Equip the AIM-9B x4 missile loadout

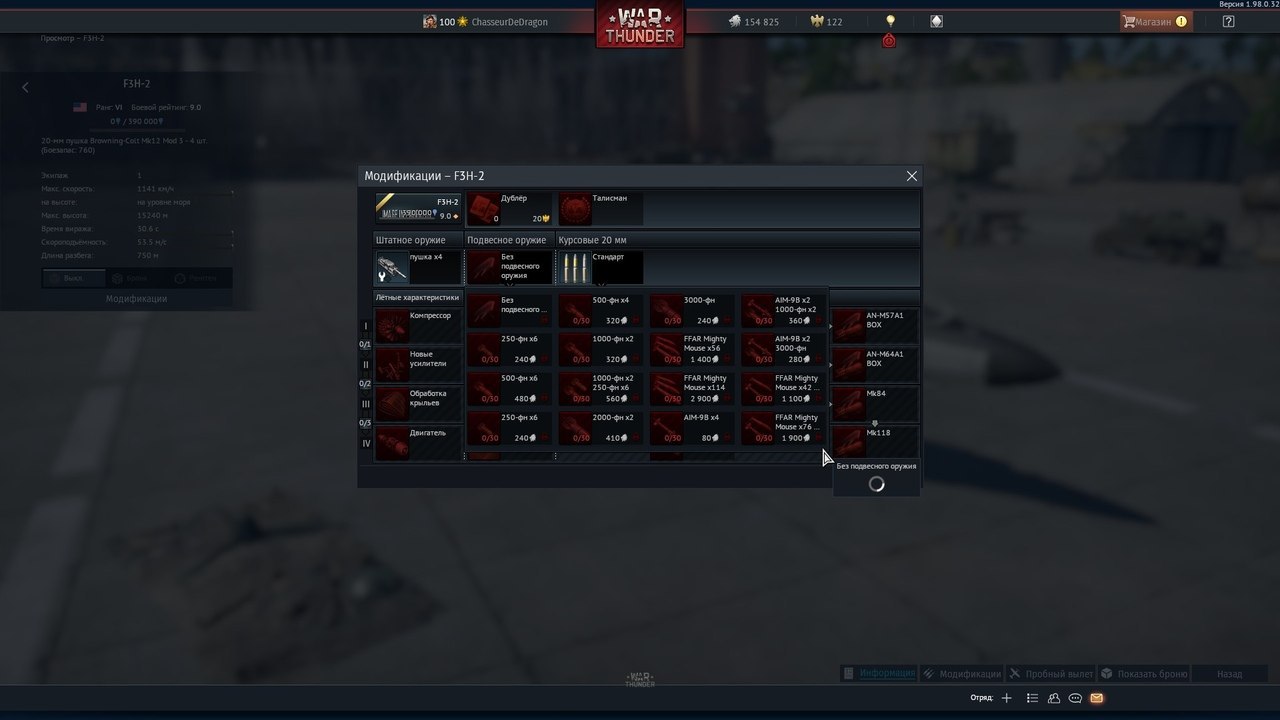692,427
